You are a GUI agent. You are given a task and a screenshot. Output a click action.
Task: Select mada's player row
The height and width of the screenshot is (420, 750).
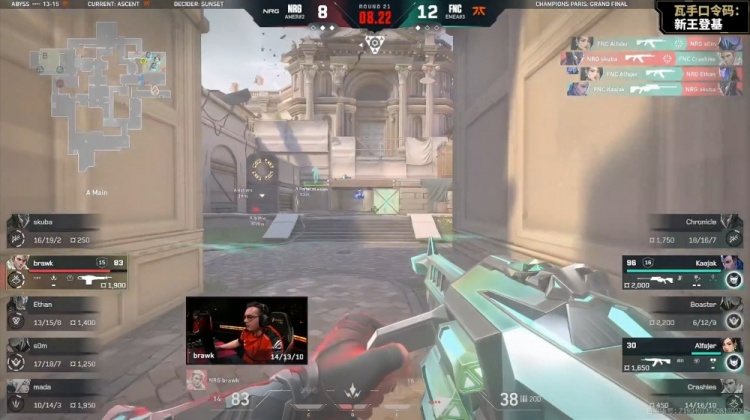point(55,393)
